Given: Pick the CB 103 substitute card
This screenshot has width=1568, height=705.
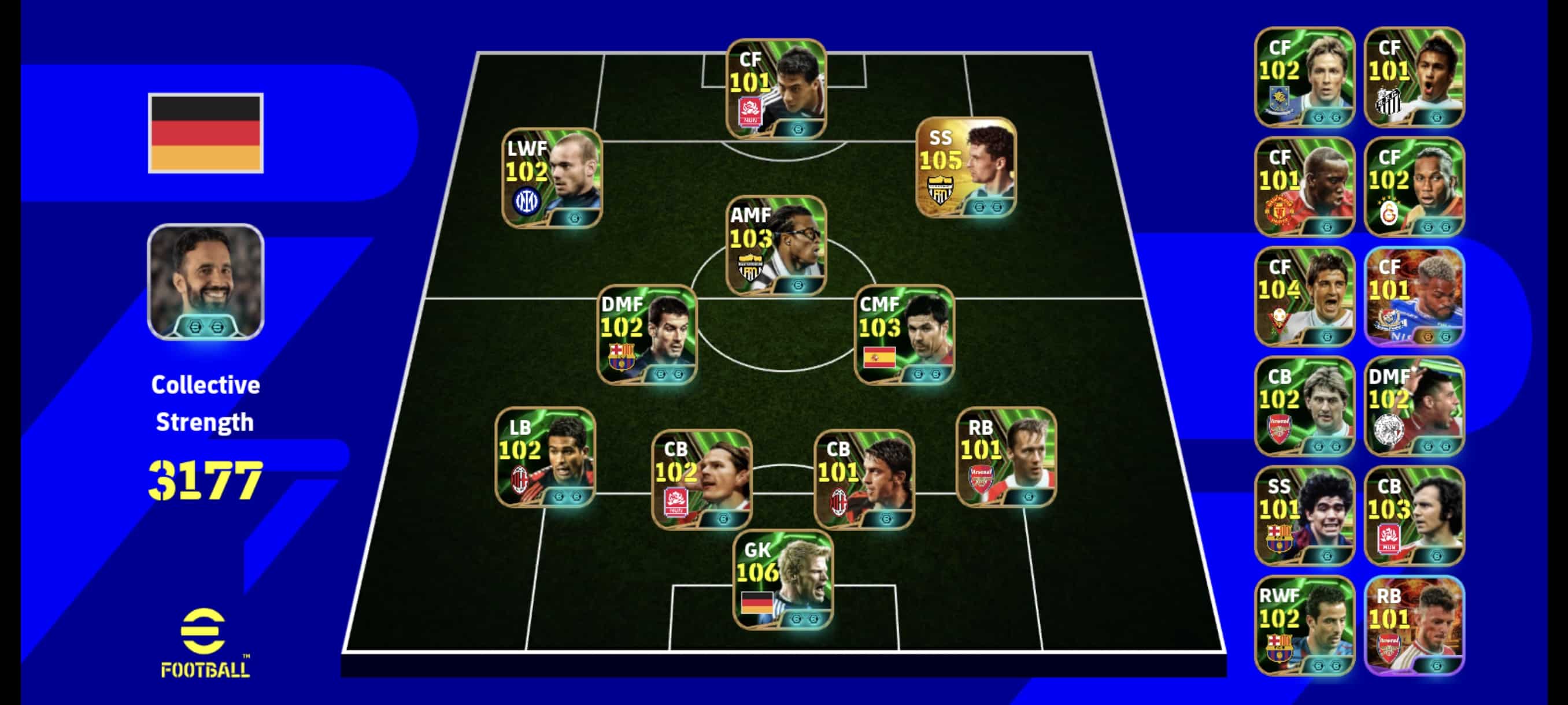Looking at the screenshot, I should [1414, 515].
